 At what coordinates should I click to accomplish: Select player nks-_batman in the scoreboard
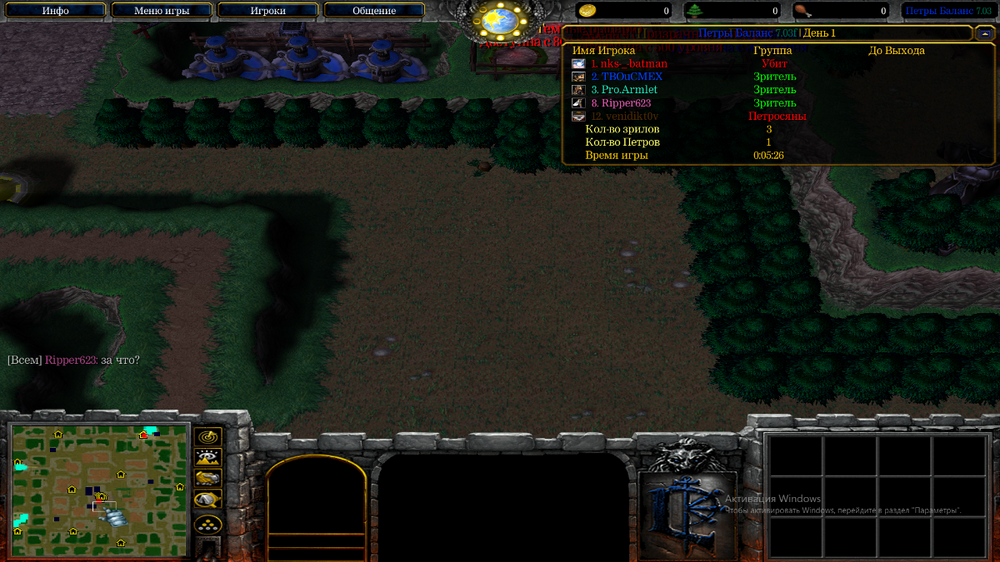pyautogui.click(x=628, y=64)
